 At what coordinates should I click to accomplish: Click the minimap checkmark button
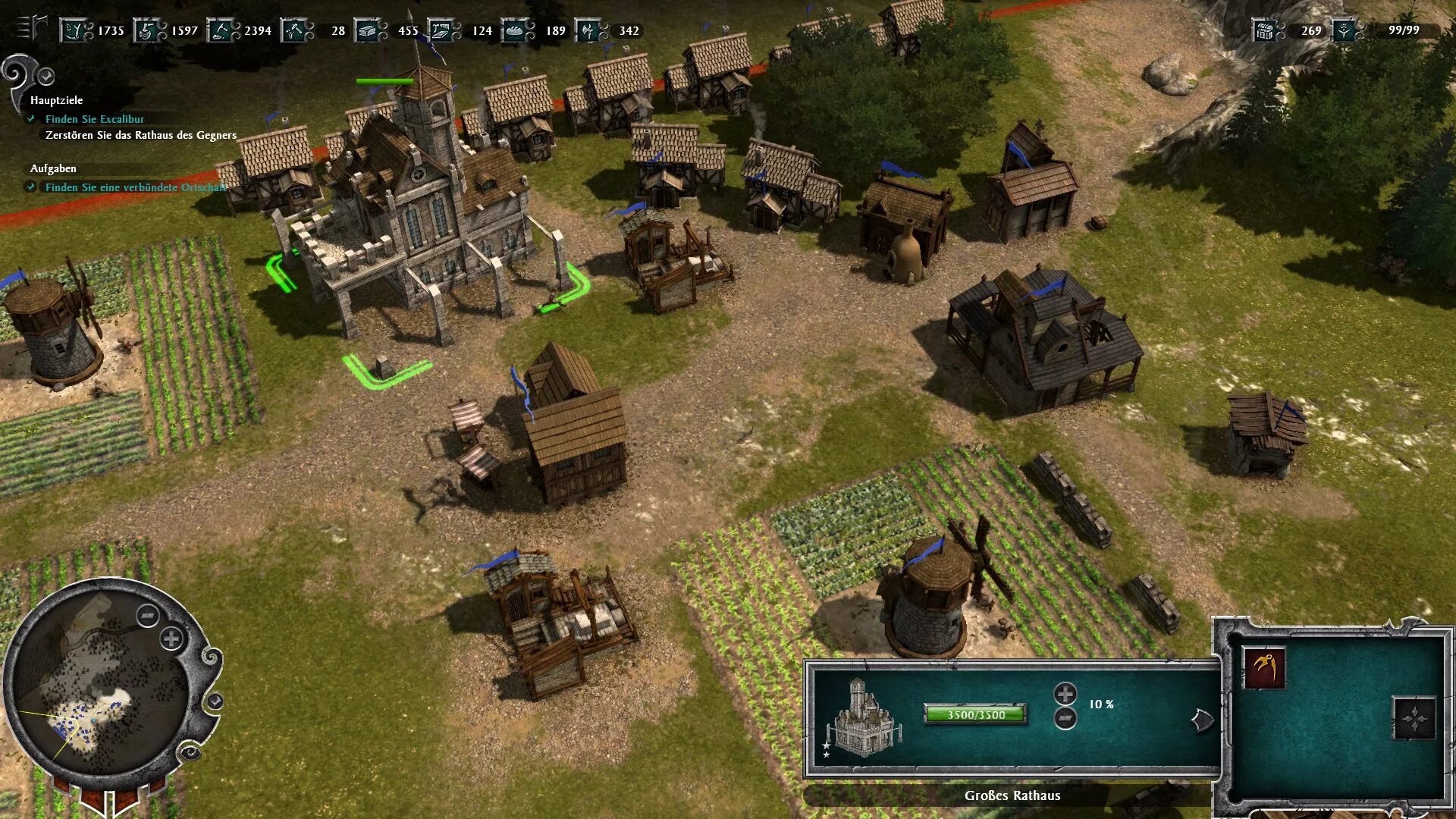click(215, 701)
